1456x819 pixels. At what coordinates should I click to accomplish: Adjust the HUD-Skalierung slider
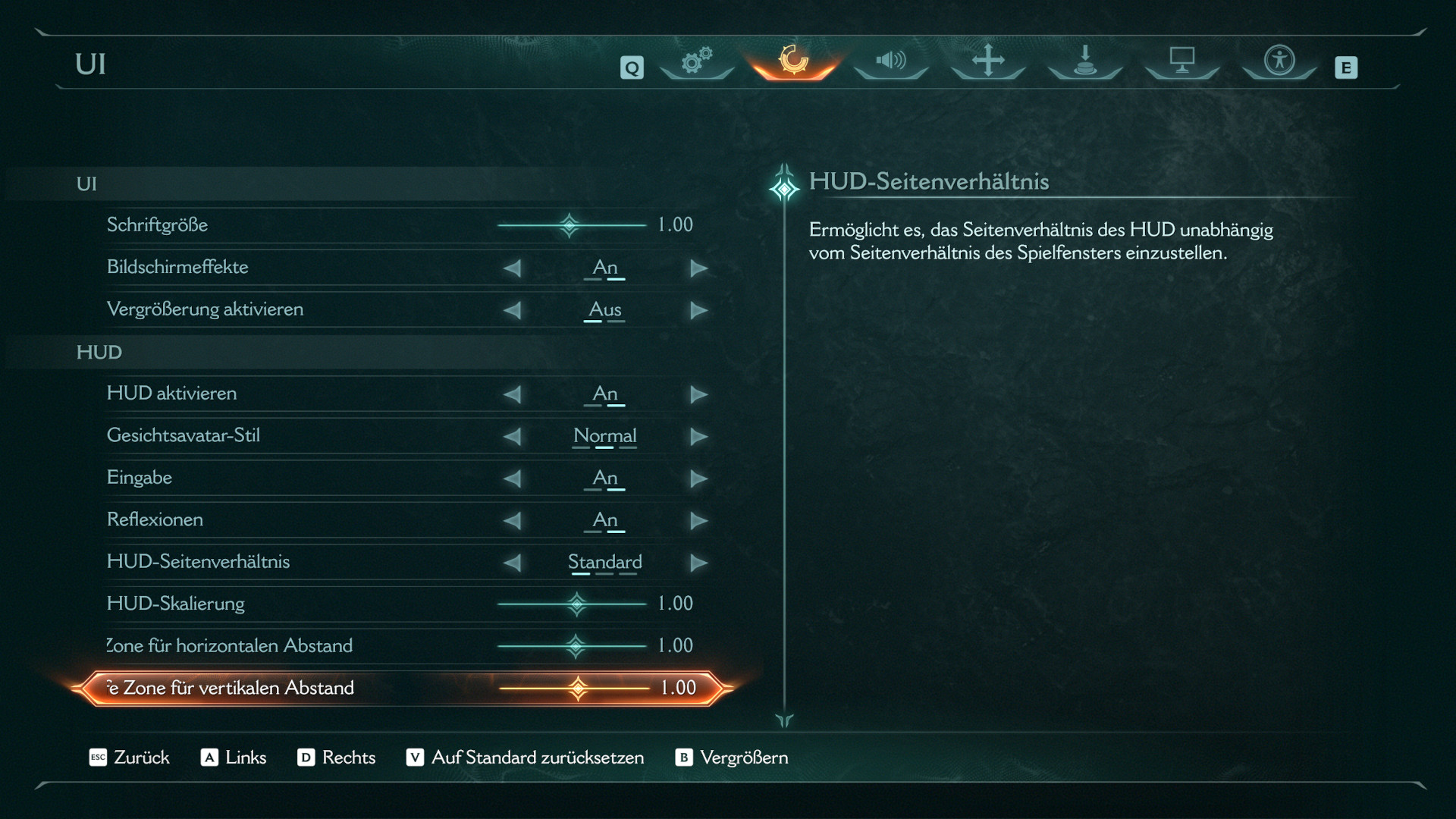(576, 604)
